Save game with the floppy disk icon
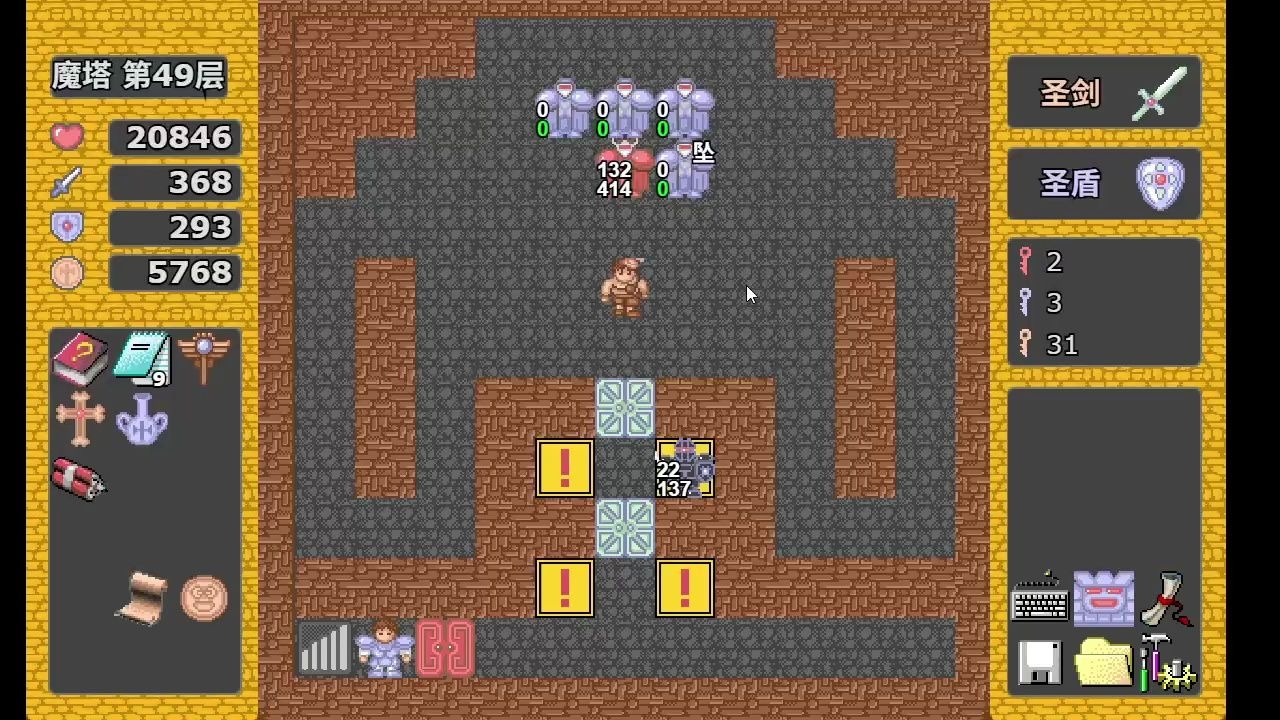The height and width of the screenshot is (720, 1280). pos(1040,662)
